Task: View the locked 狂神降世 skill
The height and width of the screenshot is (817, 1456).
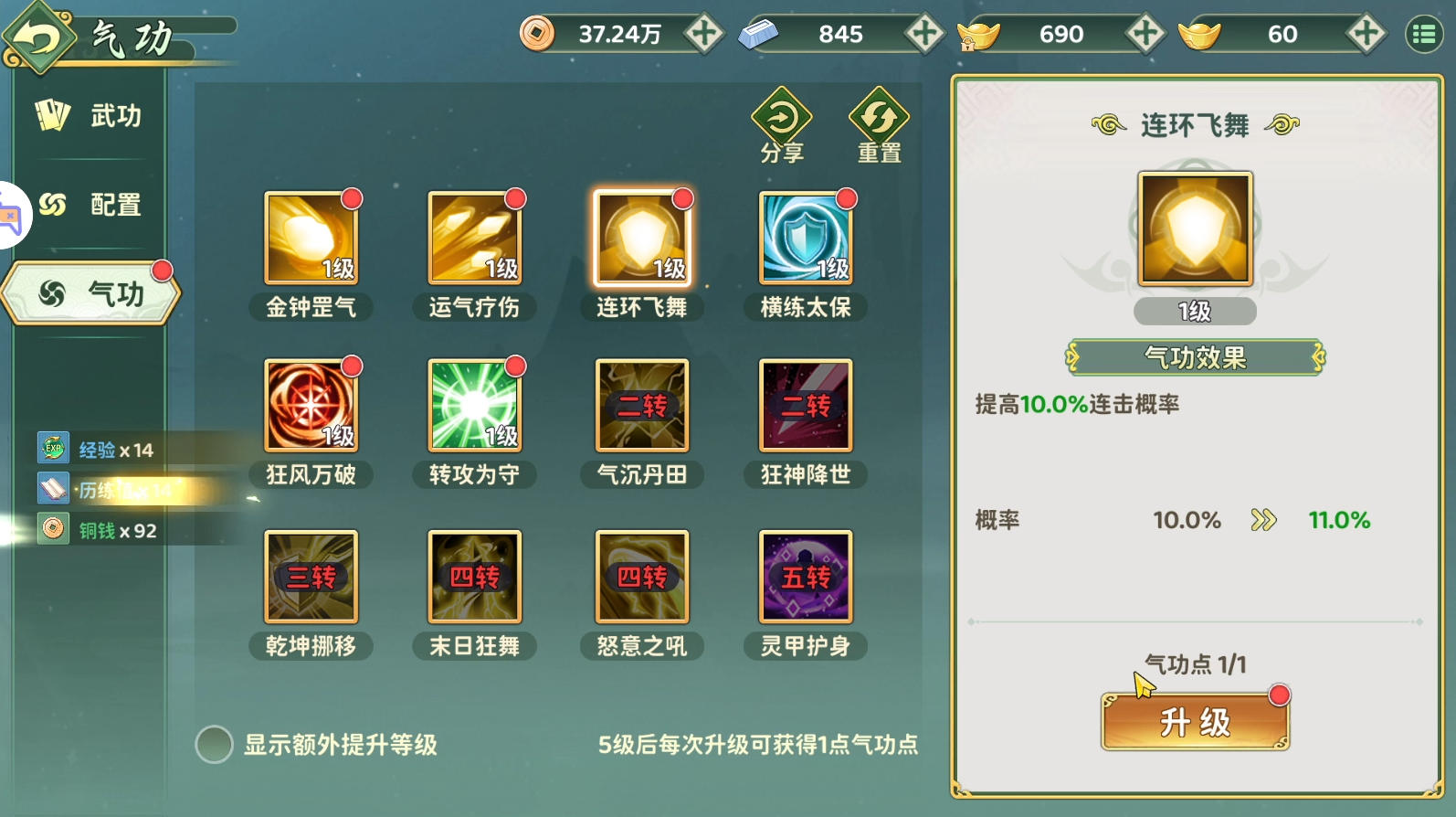Action: 806,406
